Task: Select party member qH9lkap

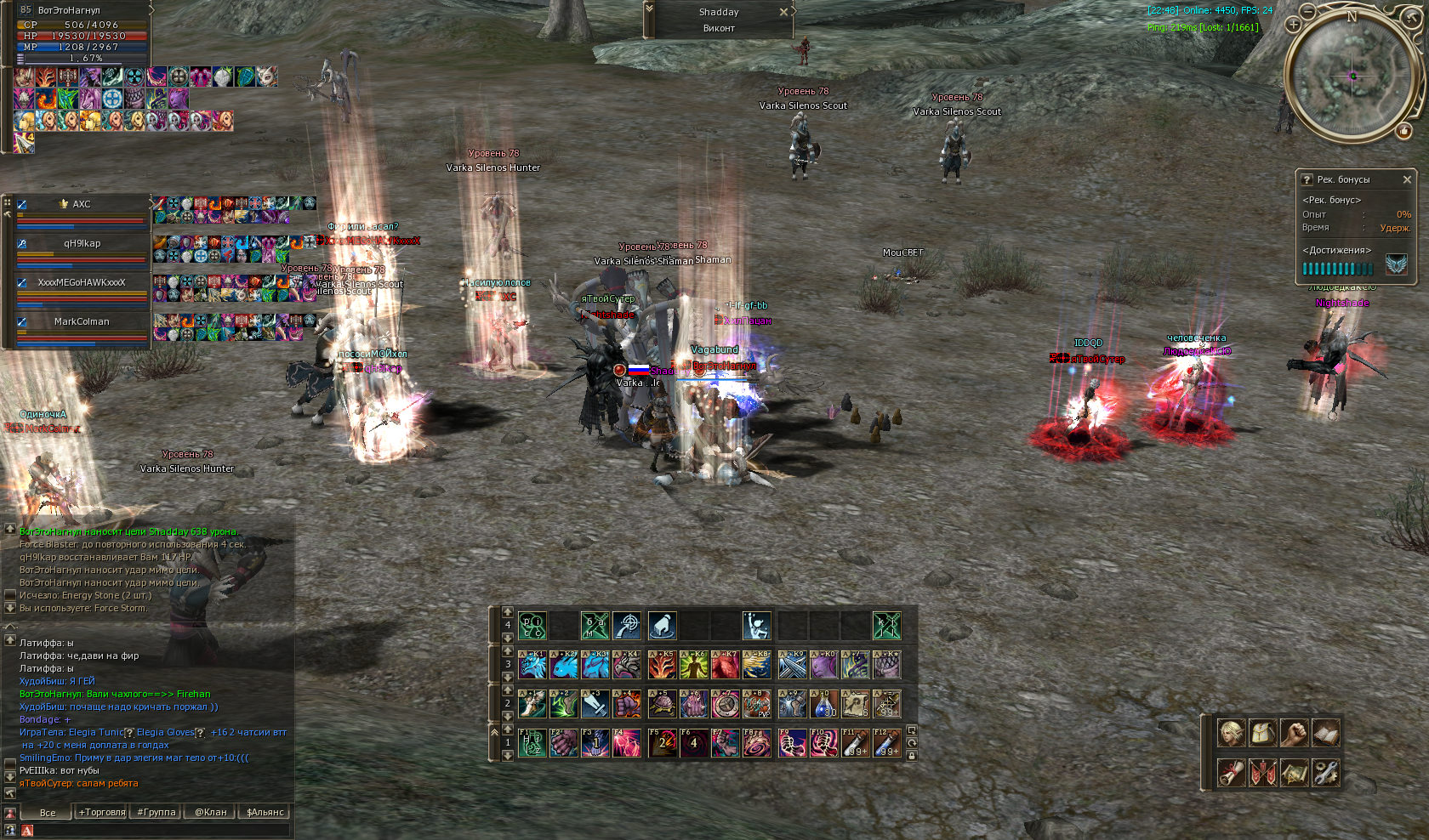Action: pyautogui.click(x=82, y=244)
